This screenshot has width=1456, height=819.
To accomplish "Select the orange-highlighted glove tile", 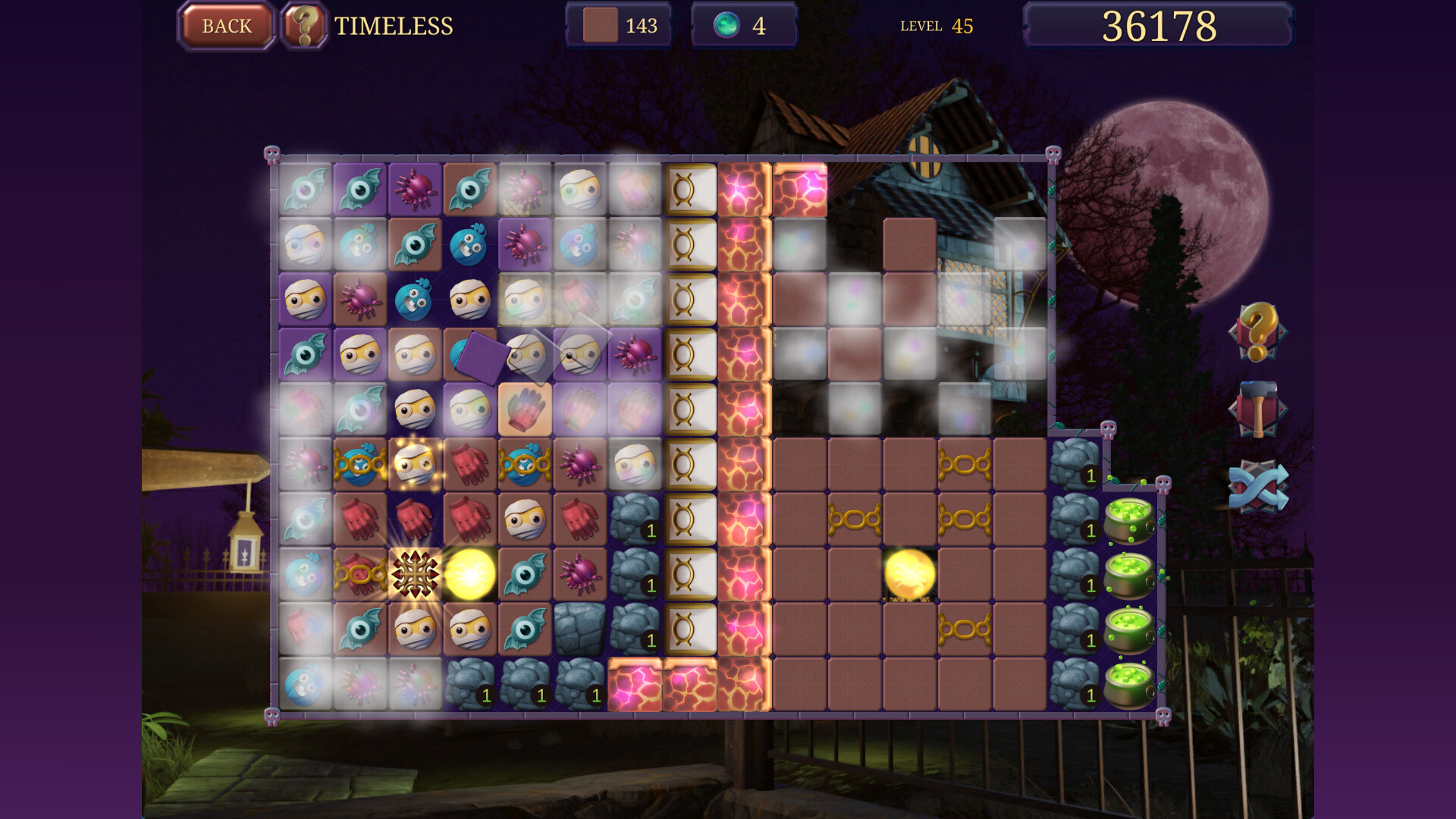I will 526,408.
